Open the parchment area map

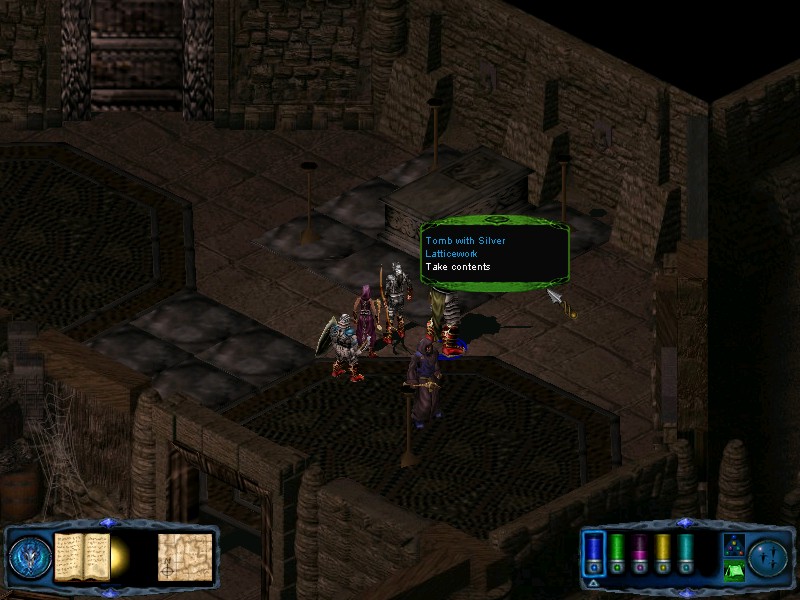184,556
